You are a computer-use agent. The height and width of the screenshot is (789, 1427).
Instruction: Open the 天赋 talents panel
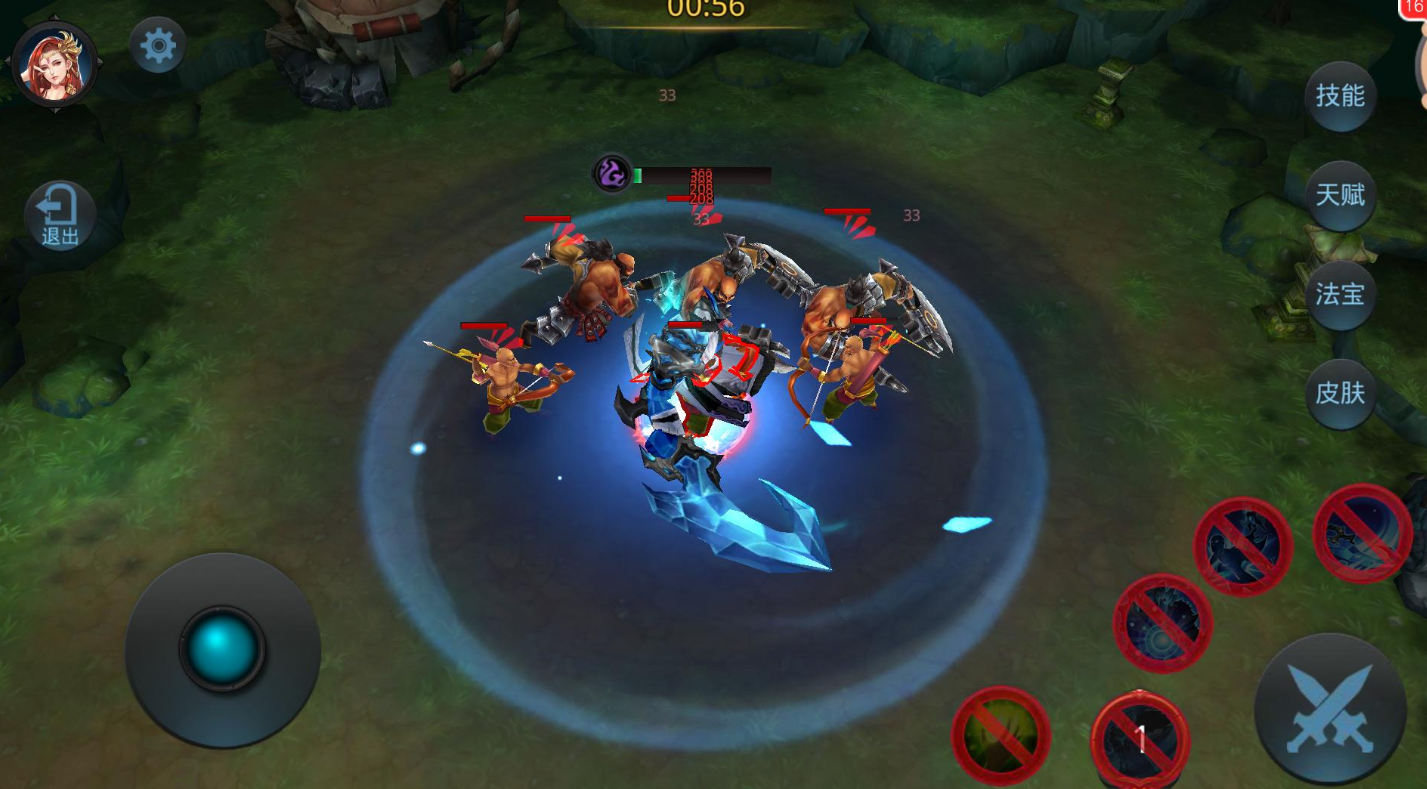(1340, 195)
